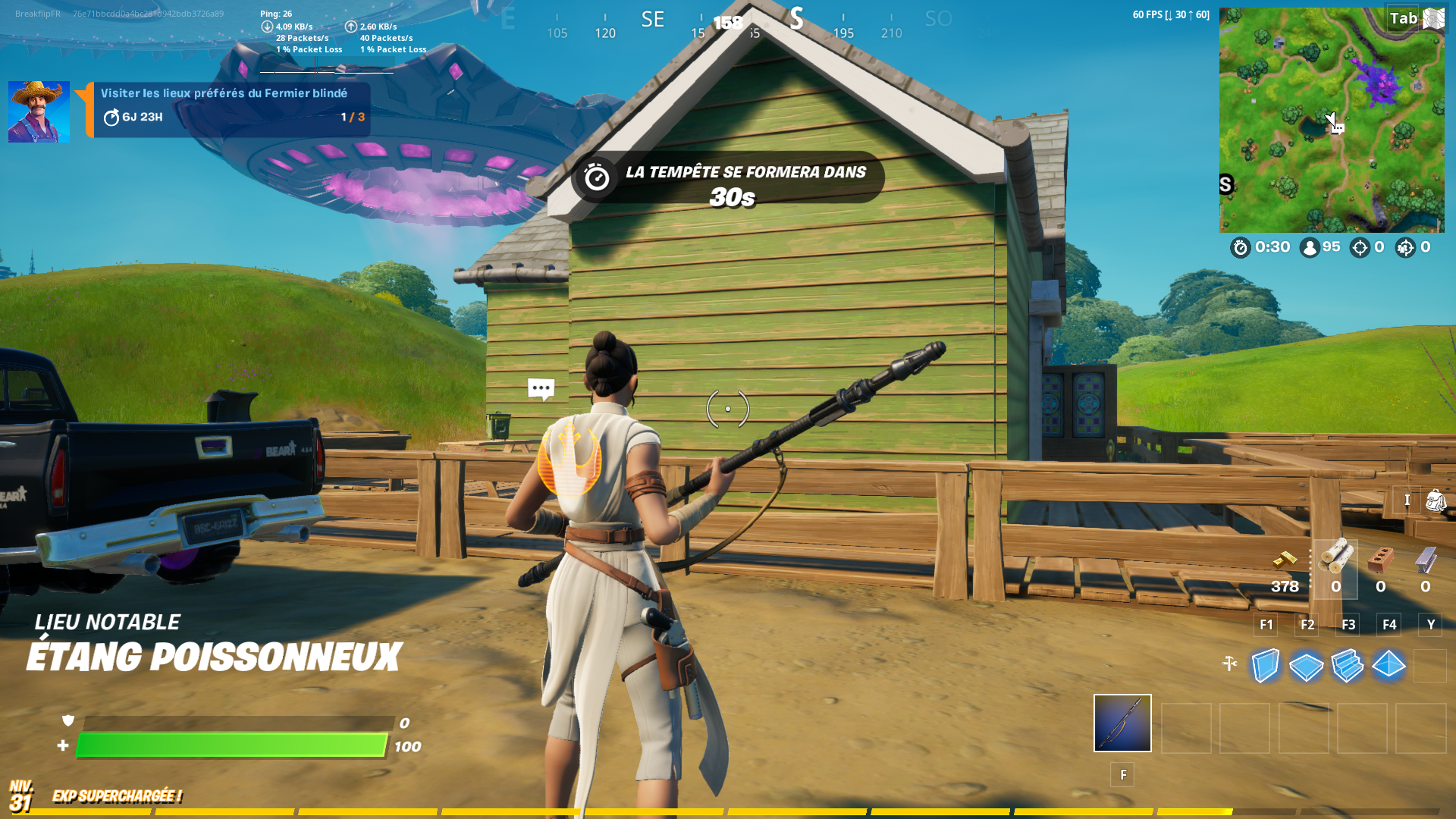Click the squad eliminations icon

point(1405,248)
